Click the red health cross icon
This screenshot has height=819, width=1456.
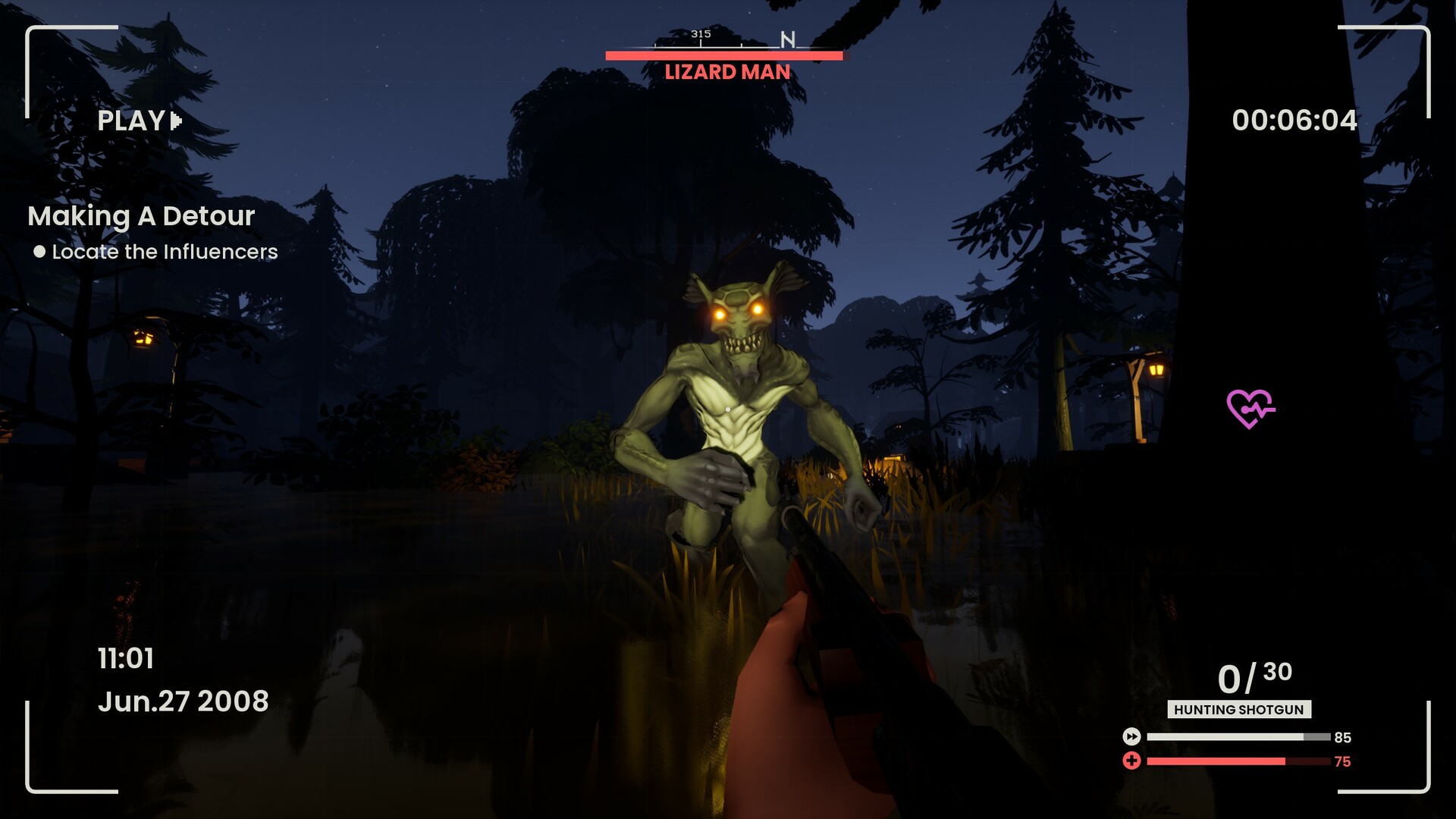click(x=1131, y=761)
